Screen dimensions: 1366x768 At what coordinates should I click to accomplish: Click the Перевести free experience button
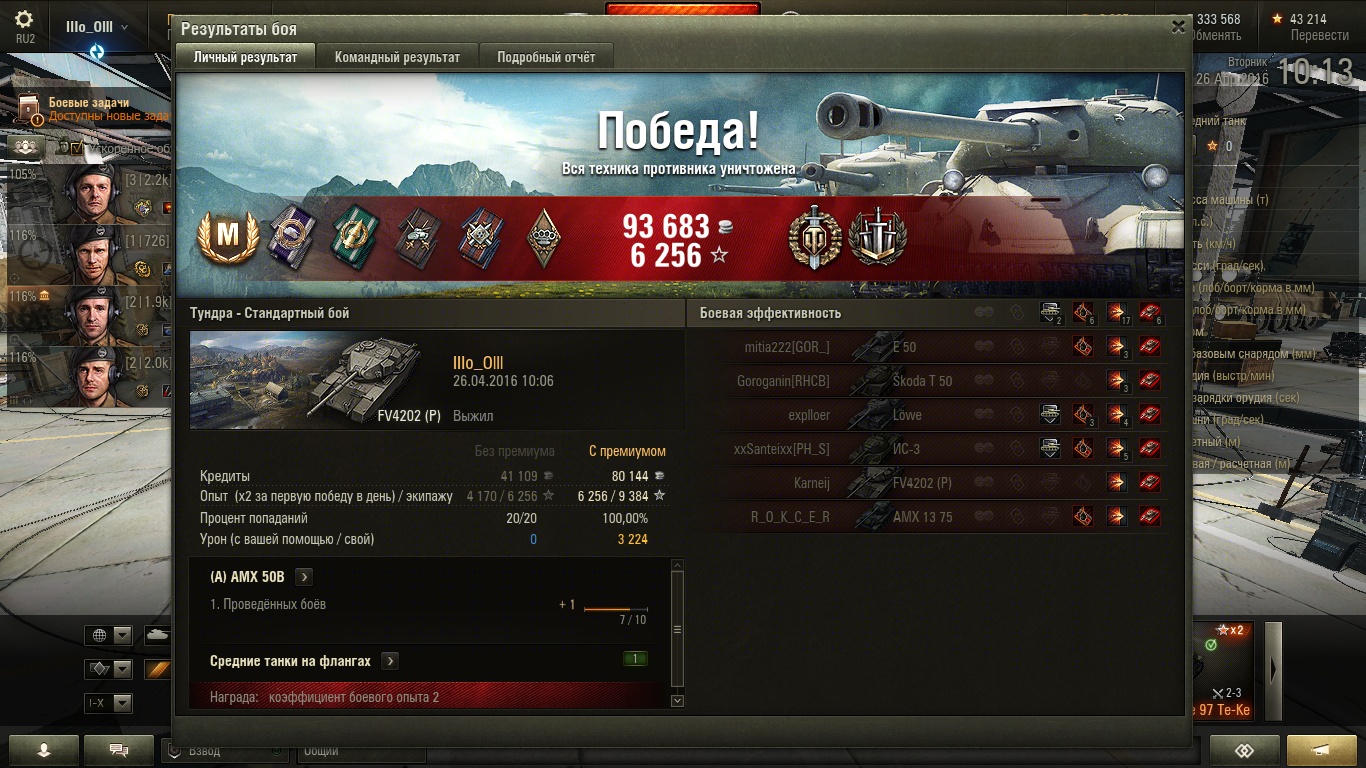pyautogui.click(x=1319, y=35)
